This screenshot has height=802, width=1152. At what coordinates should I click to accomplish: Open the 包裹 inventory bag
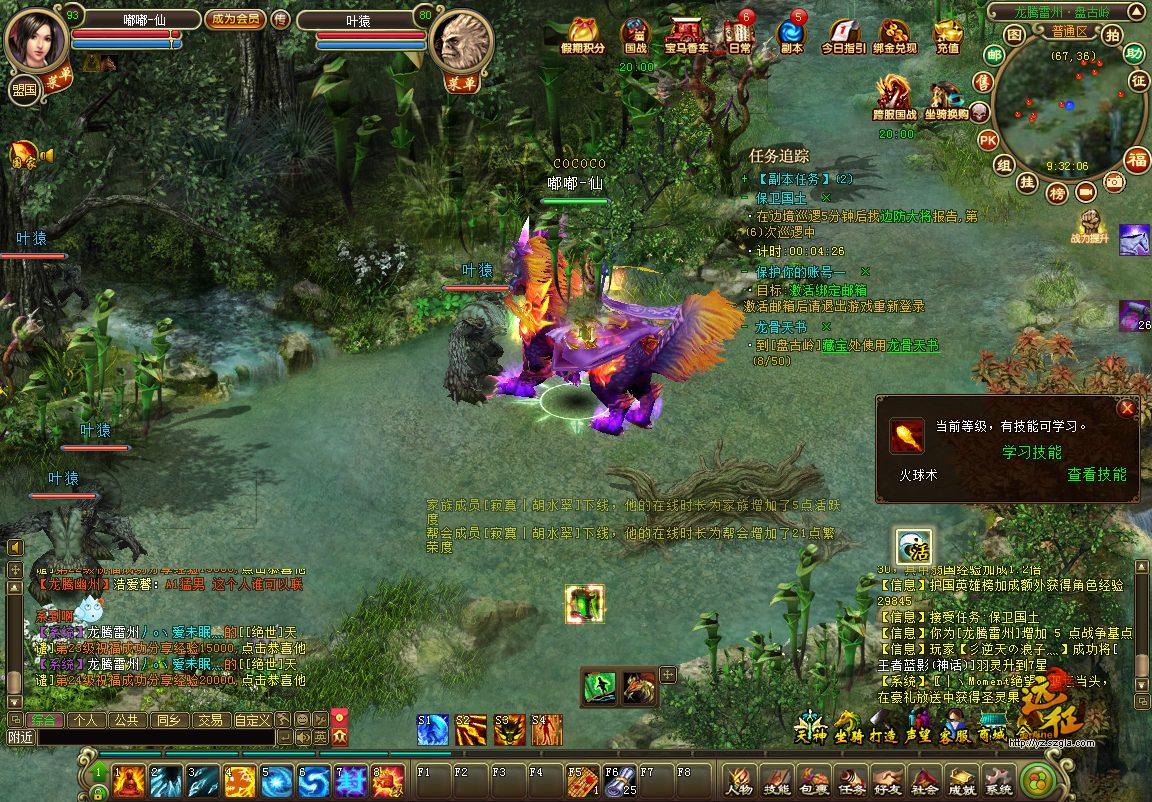coord(813,779)
